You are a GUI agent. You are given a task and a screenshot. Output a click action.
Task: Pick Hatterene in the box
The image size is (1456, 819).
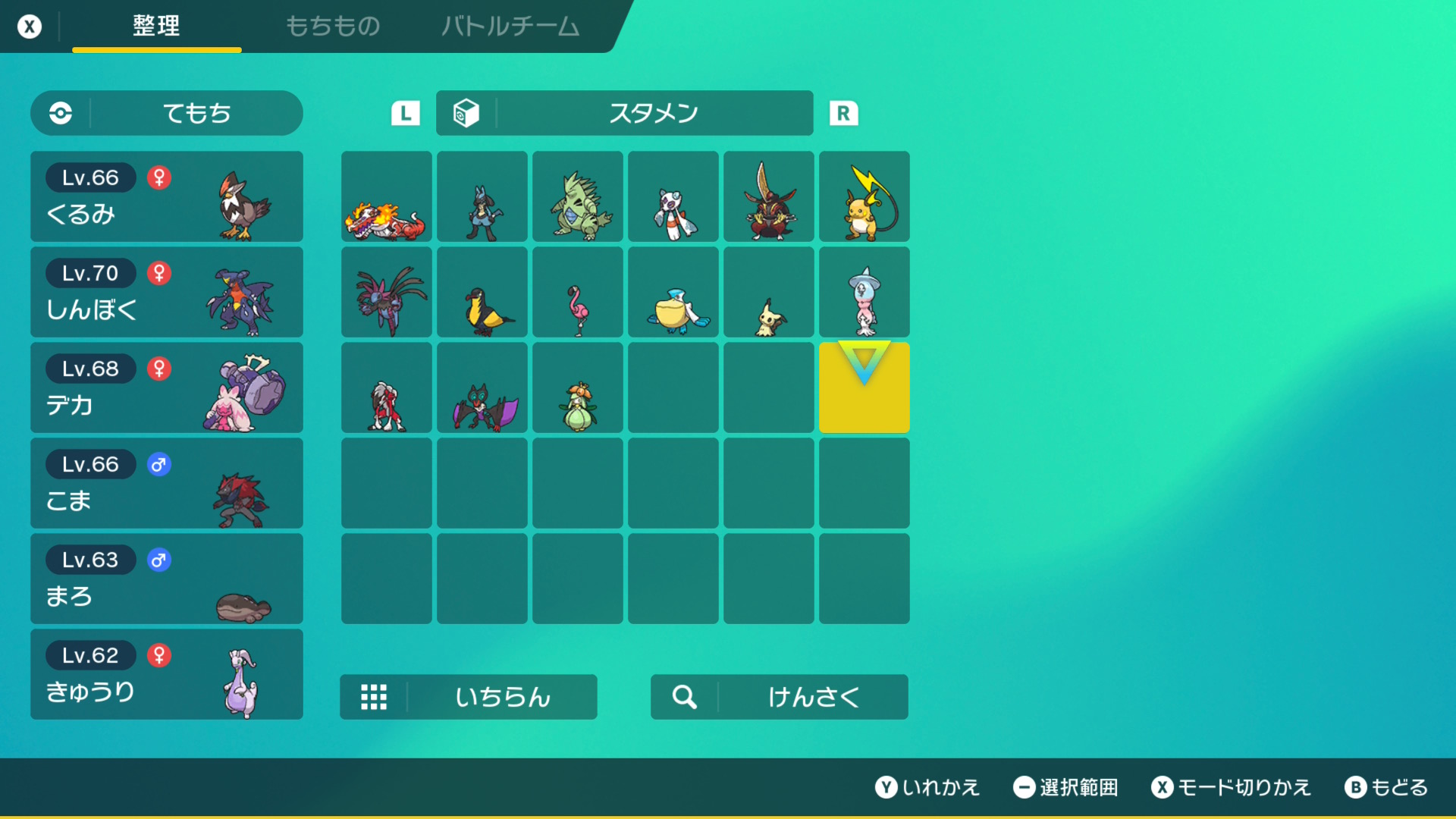(x=864, y=293)
